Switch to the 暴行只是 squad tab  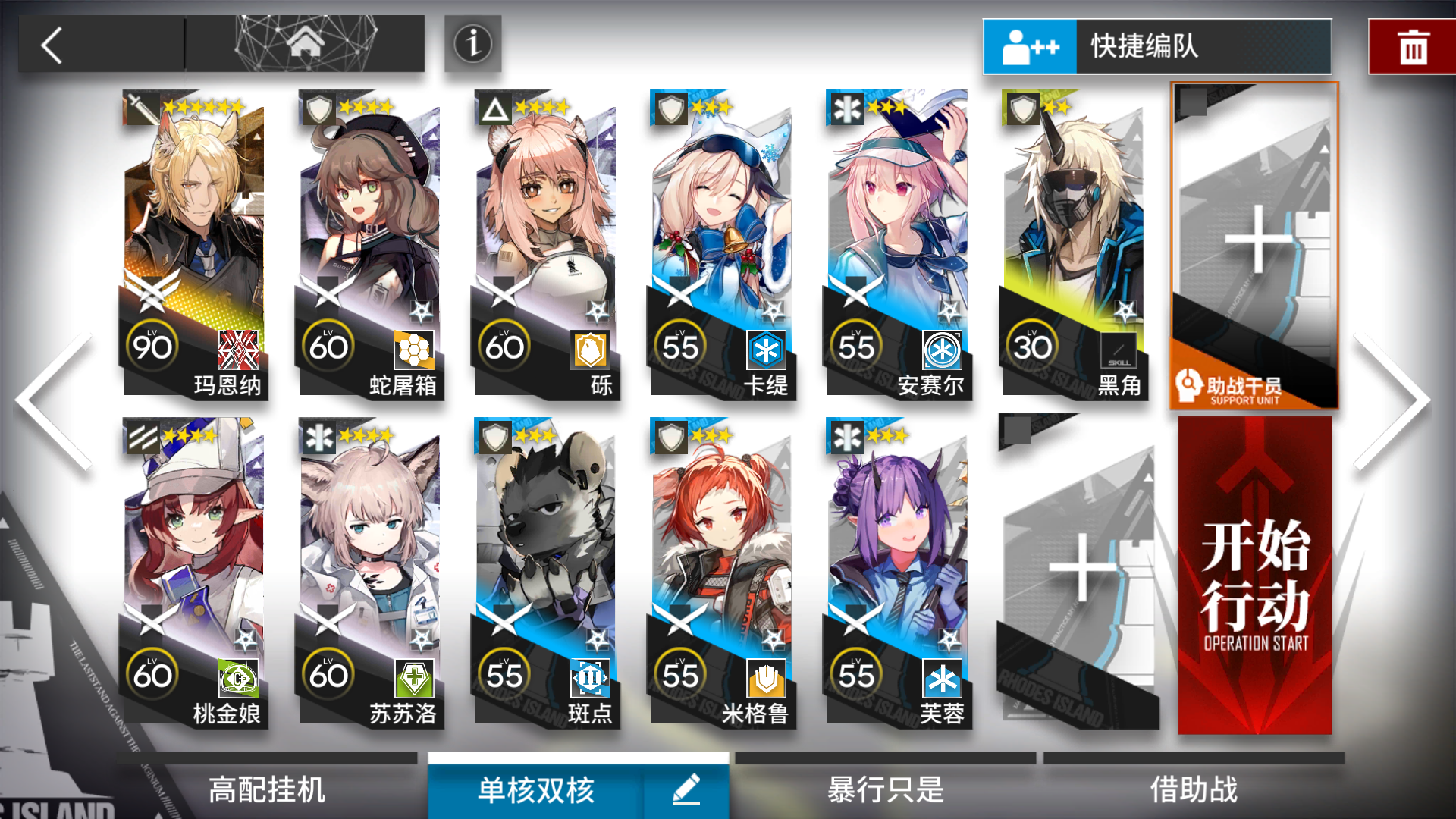pos(883,790)
